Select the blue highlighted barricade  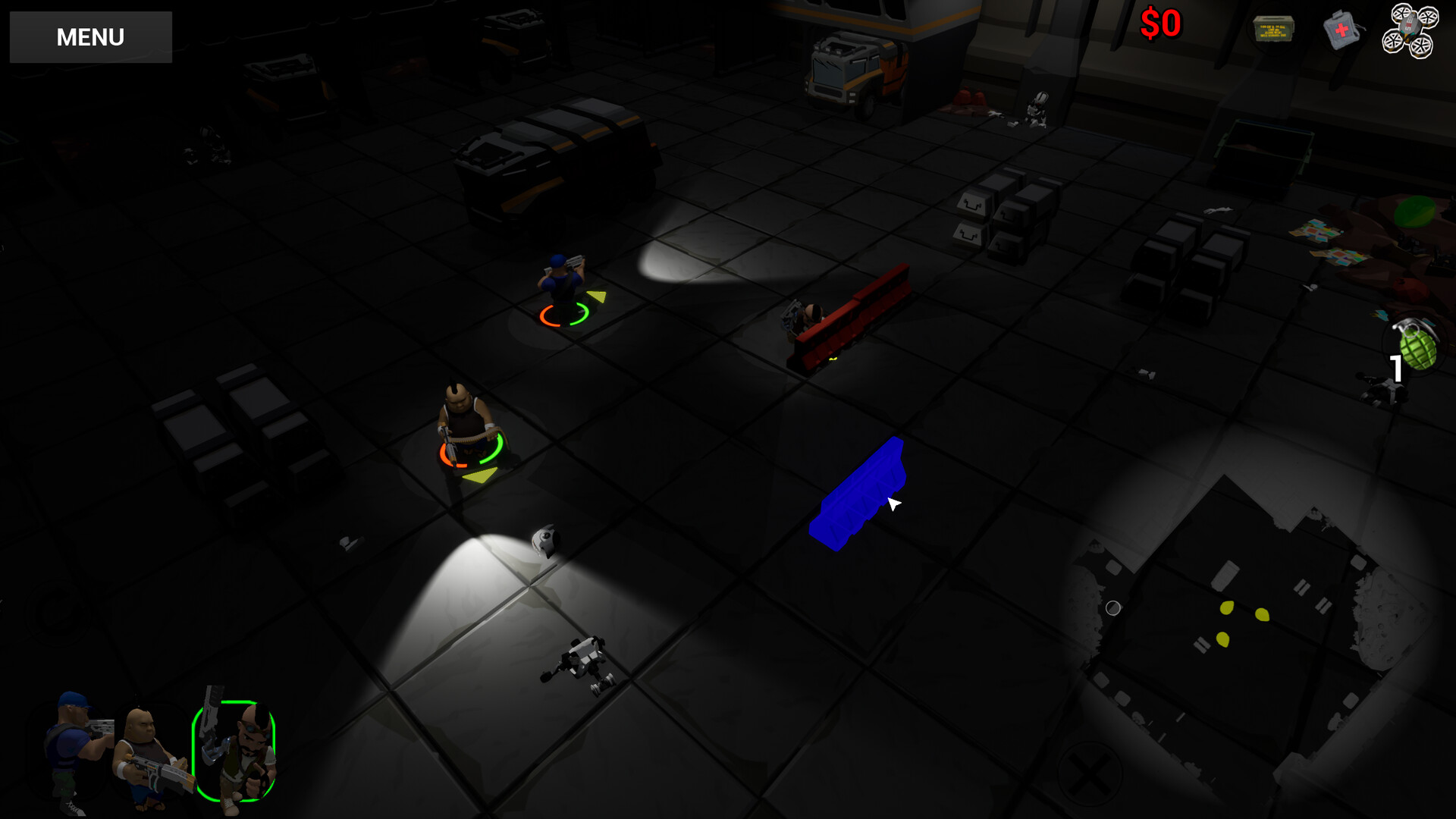tap(861, 489)
